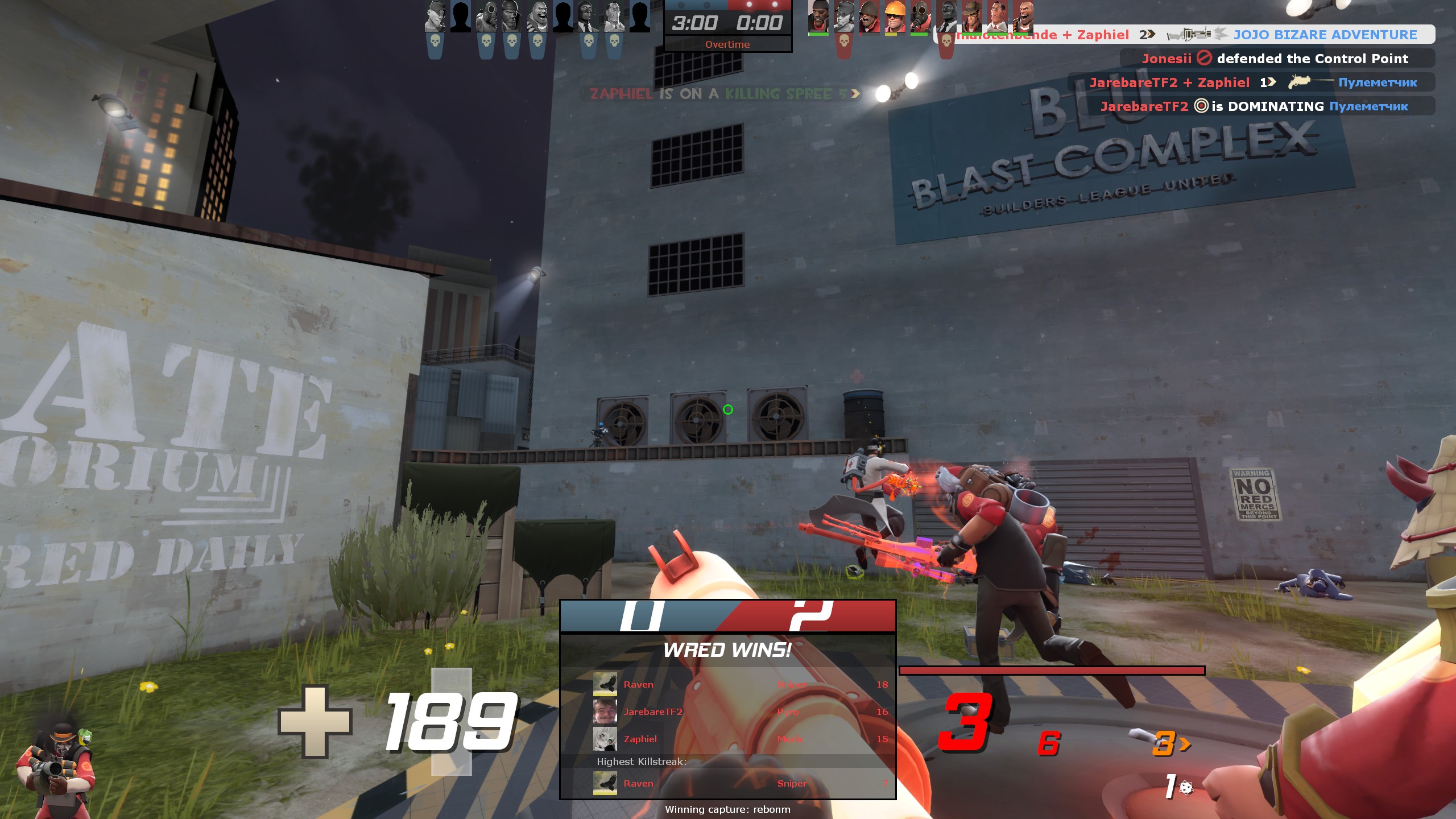Open JarebareTF2's avatar thumbnail
The image size is (1456, 819).
[x=605, y=712]
